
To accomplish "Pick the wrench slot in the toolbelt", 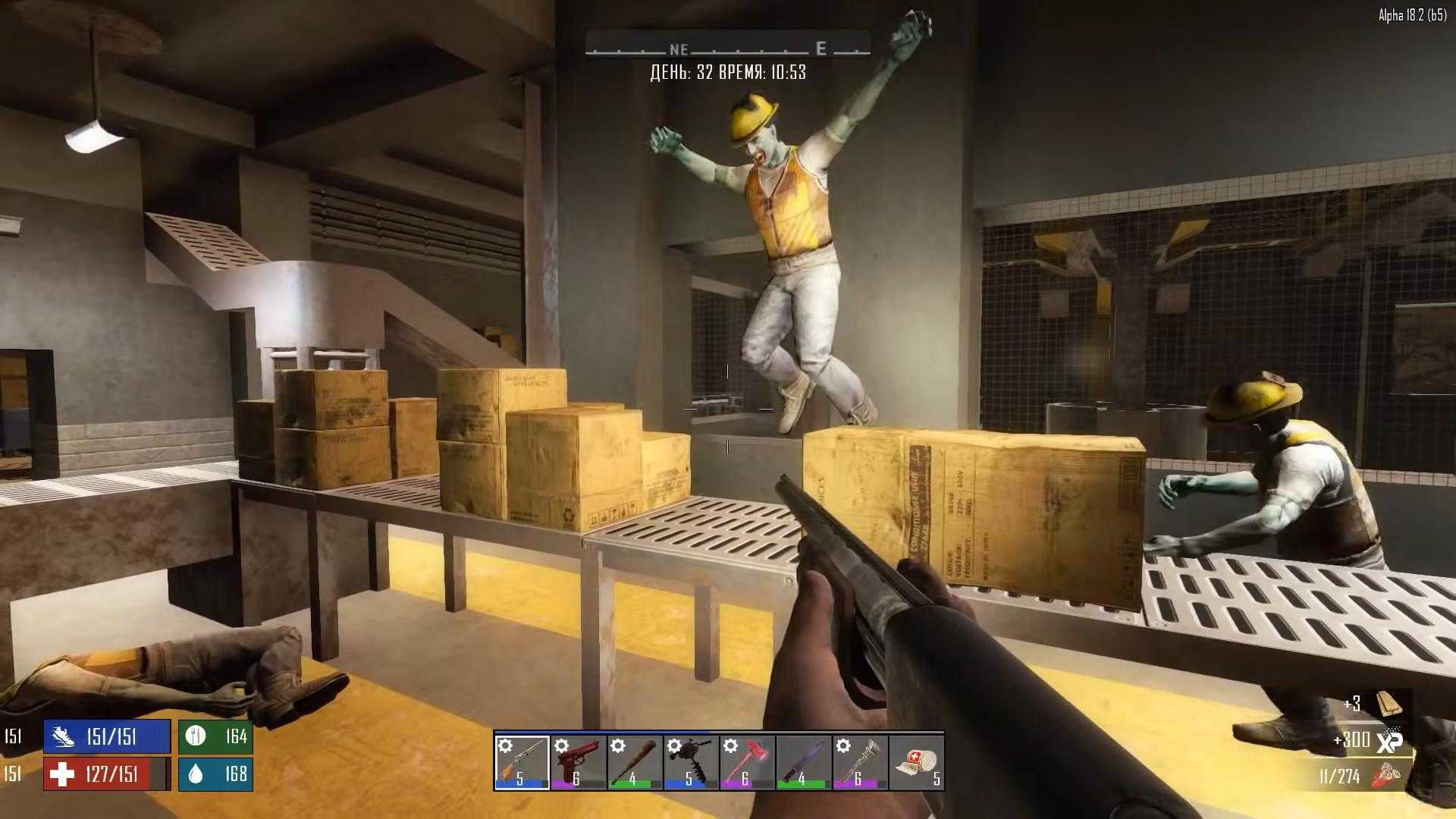I will tap(860, 762).
